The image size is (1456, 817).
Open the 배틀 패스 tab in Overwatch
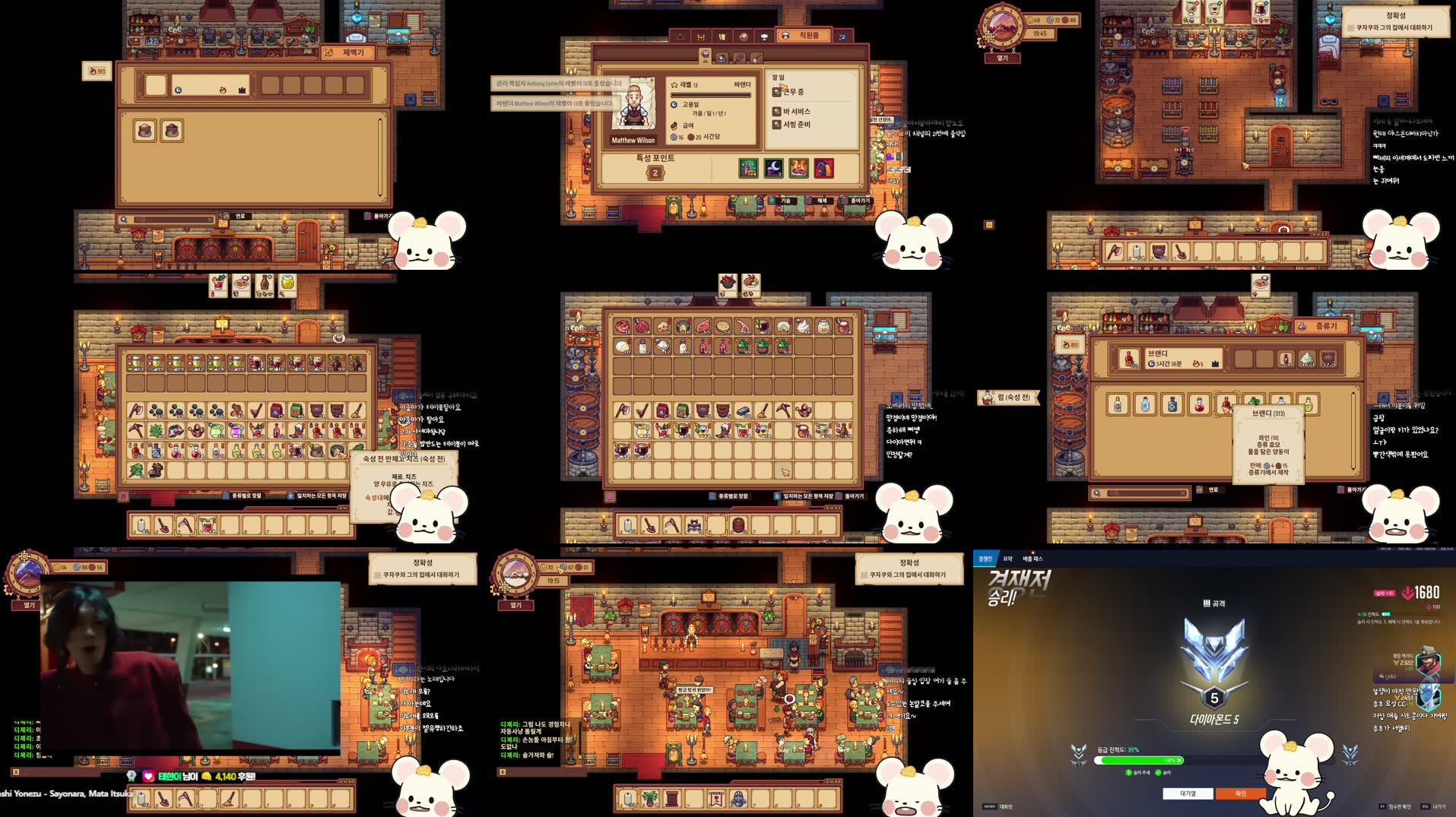pos(1033,559)
